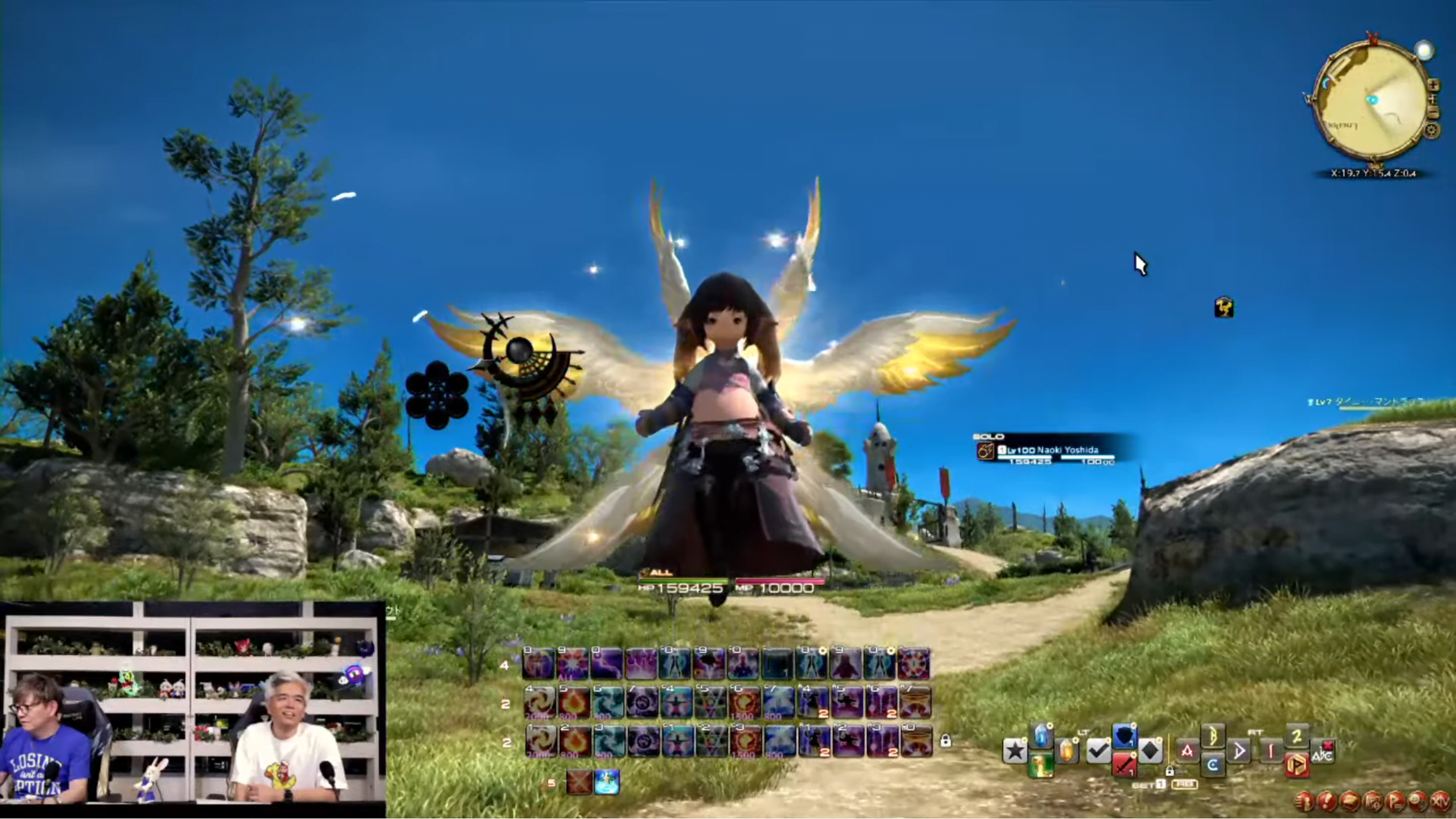The height and width of the screenshot is (819, 1456).
Task: Select the red A sign marker icon
Action: pyautogui.click(x=1187, y=751)
